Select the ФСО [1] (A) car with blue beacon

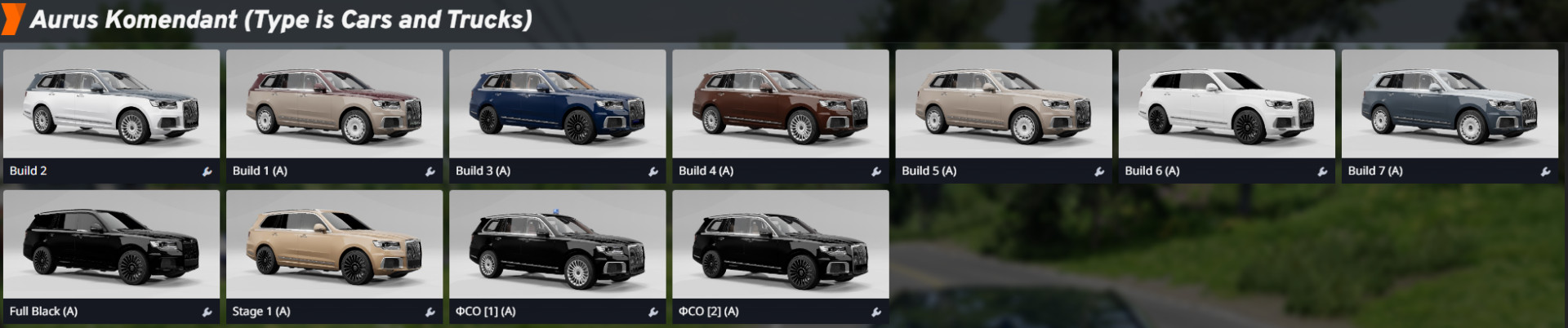557,245
